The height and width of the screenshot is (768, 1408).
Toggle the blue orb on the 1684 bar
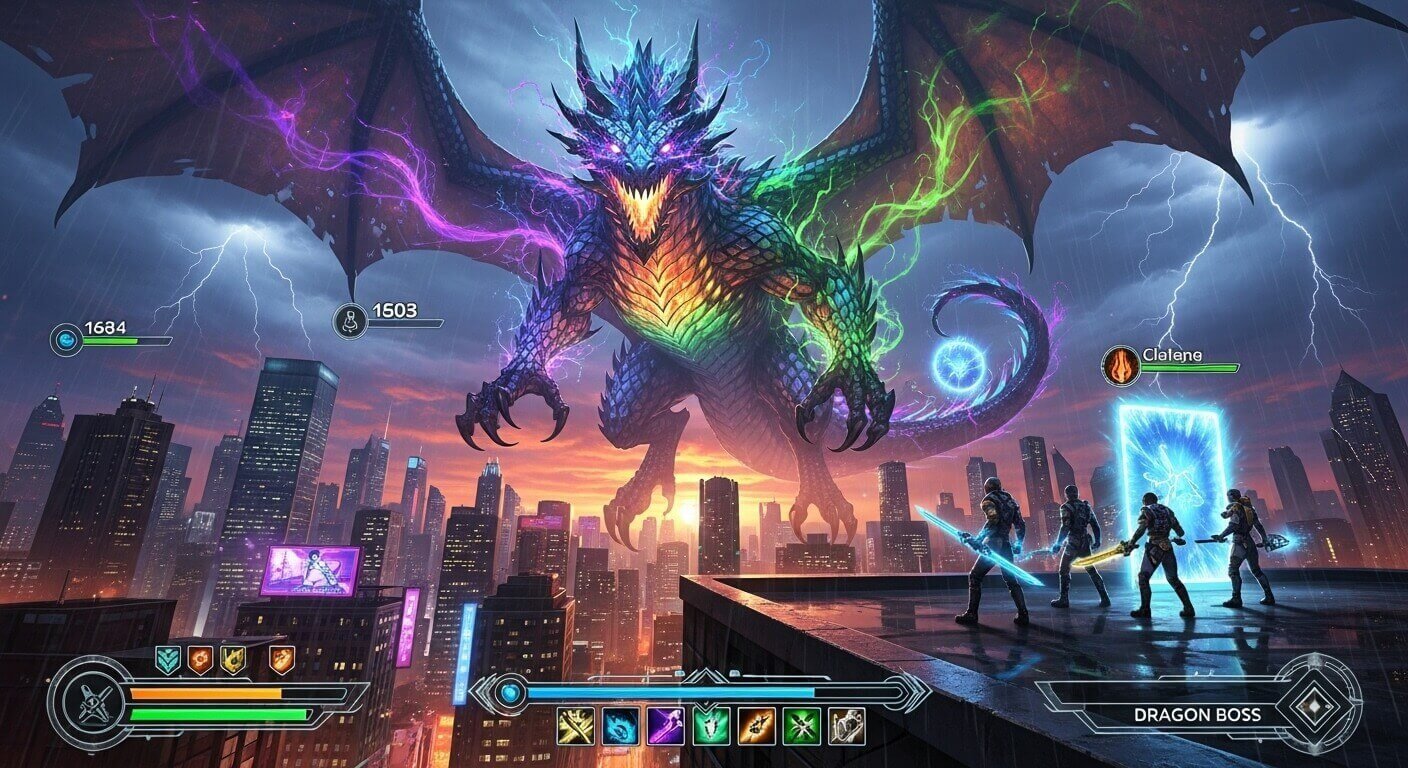tap(65, 338)
